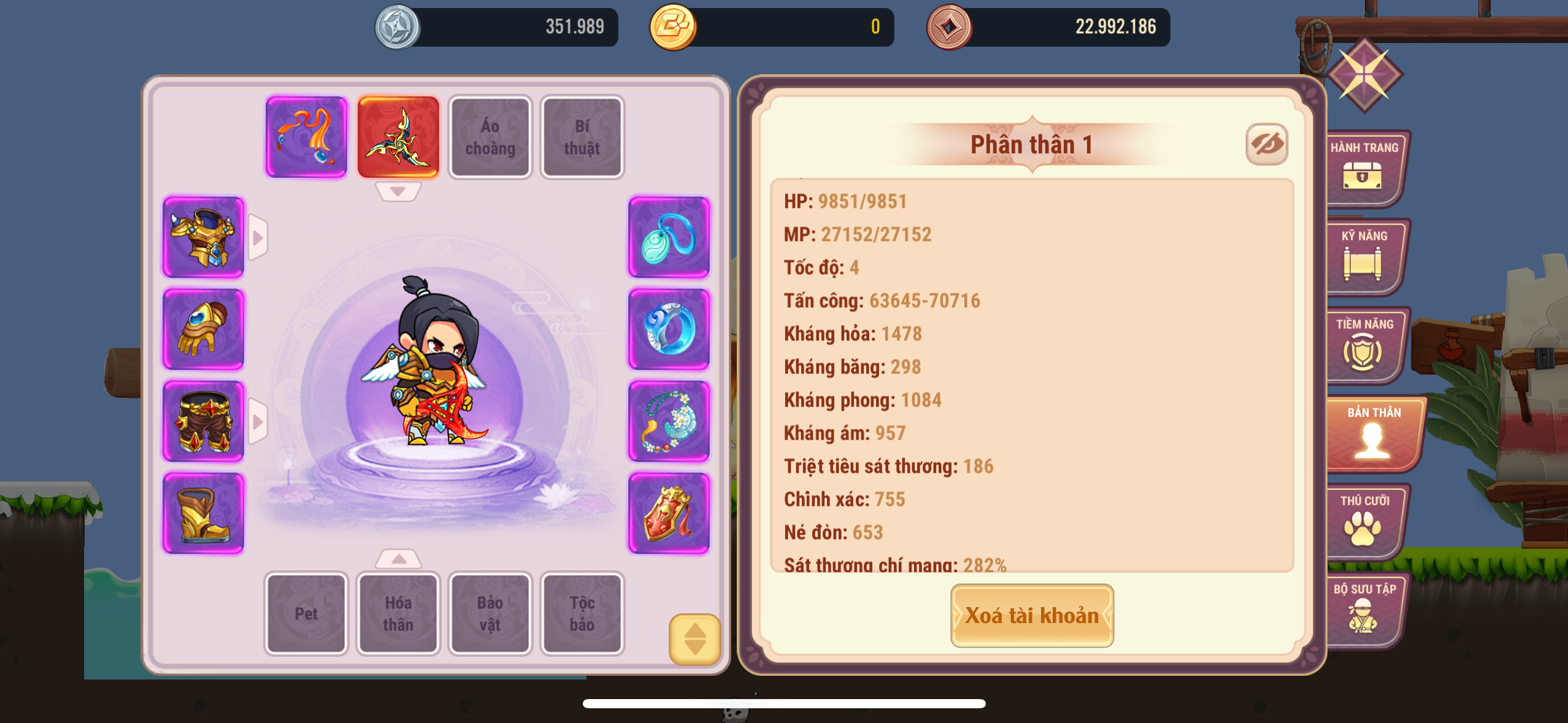Inspect the golden gloves slot
The height and width of the screenshot is (723, 1568).
pyautogui.click(x=204, y=329)
